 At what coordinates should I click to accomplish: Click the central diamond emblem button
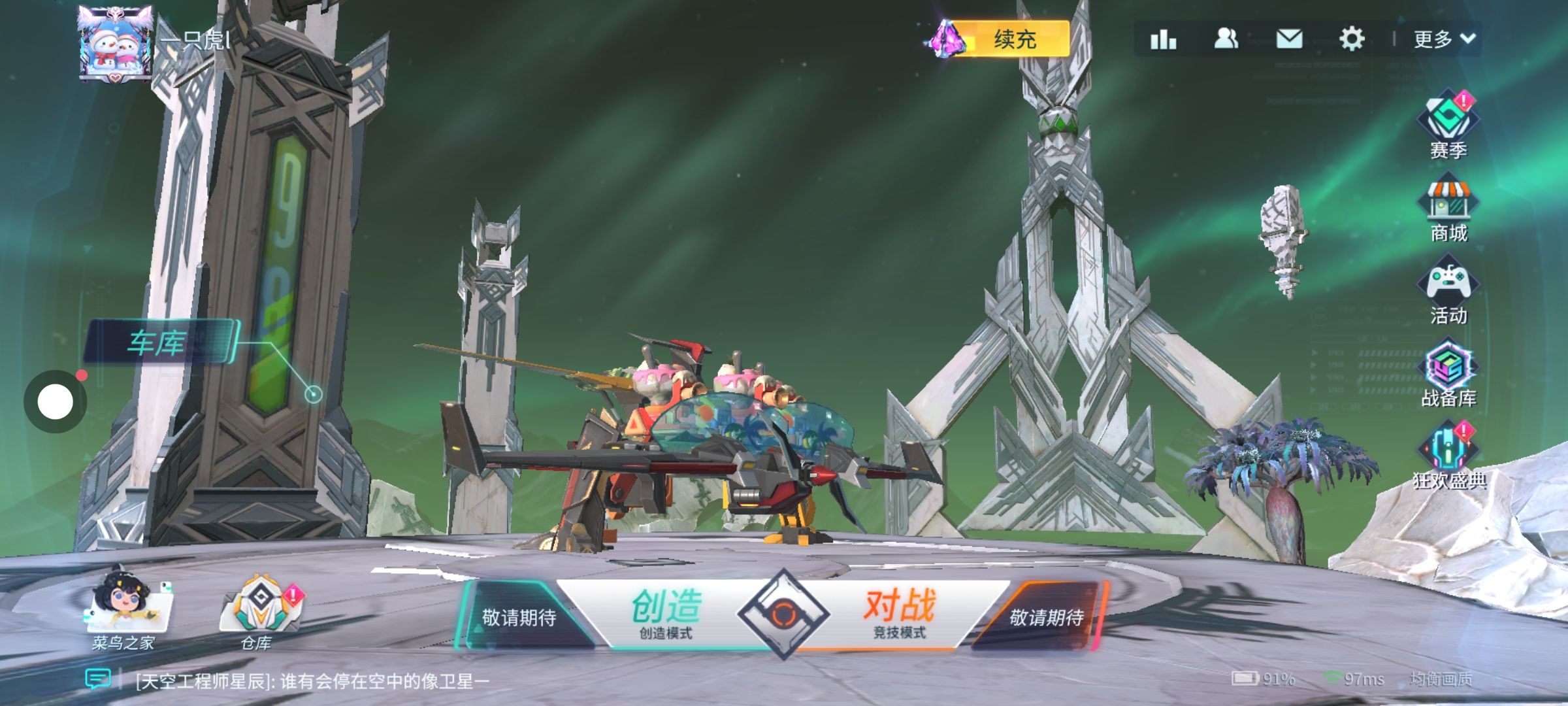point(783,613)
